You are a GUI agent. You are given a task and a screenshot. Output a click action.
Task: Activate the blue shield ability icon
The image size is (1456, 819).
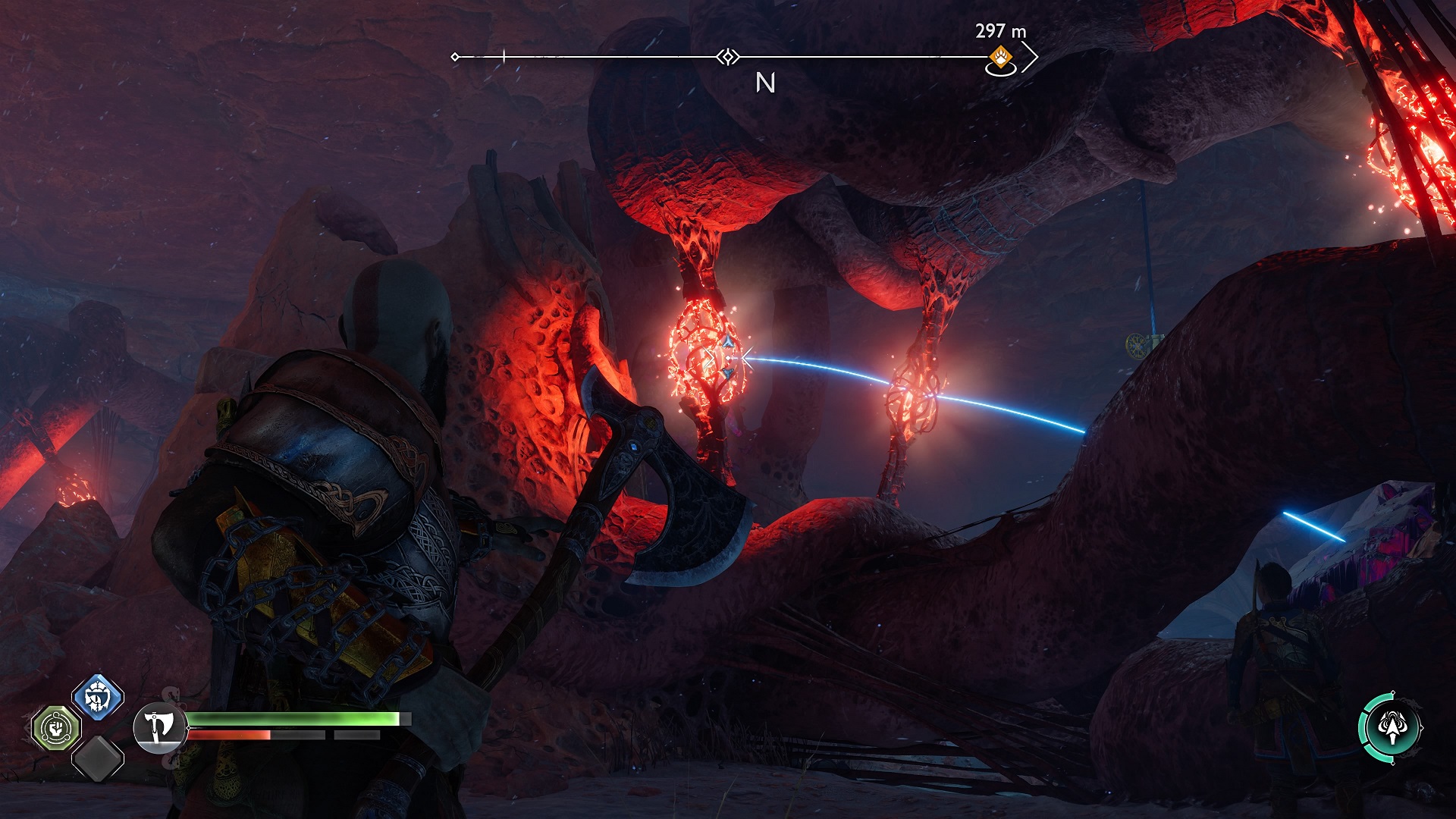point(98,696)
